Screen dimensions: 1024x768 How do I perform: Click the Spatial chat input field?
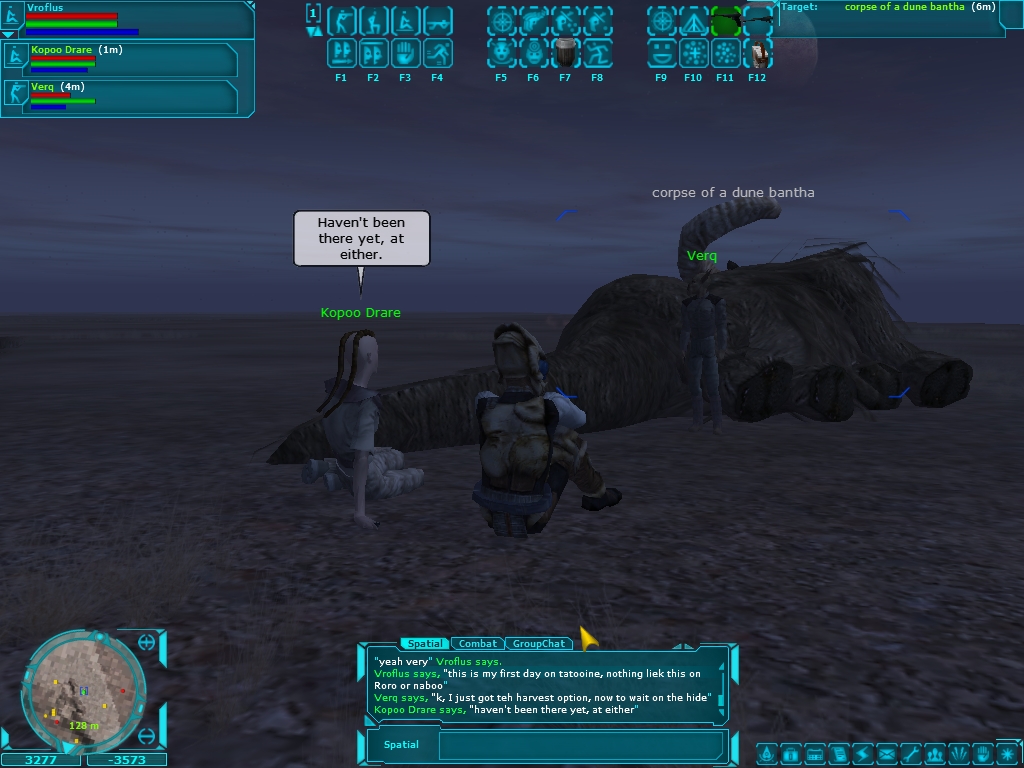580,745
